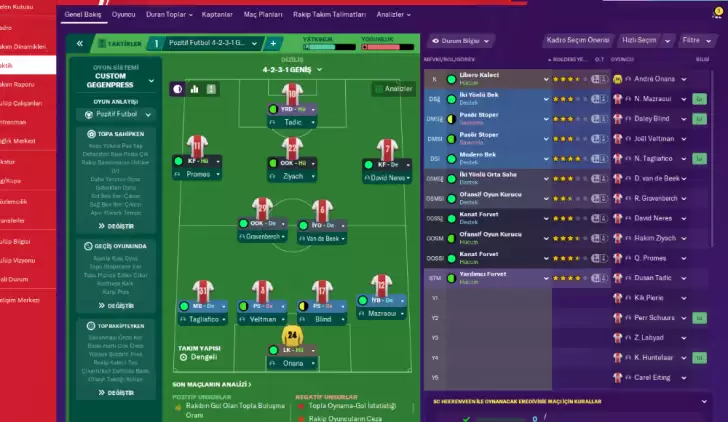Click the Kadro Seçim Önerisi button
728x422 pixels.
[576, 41]
